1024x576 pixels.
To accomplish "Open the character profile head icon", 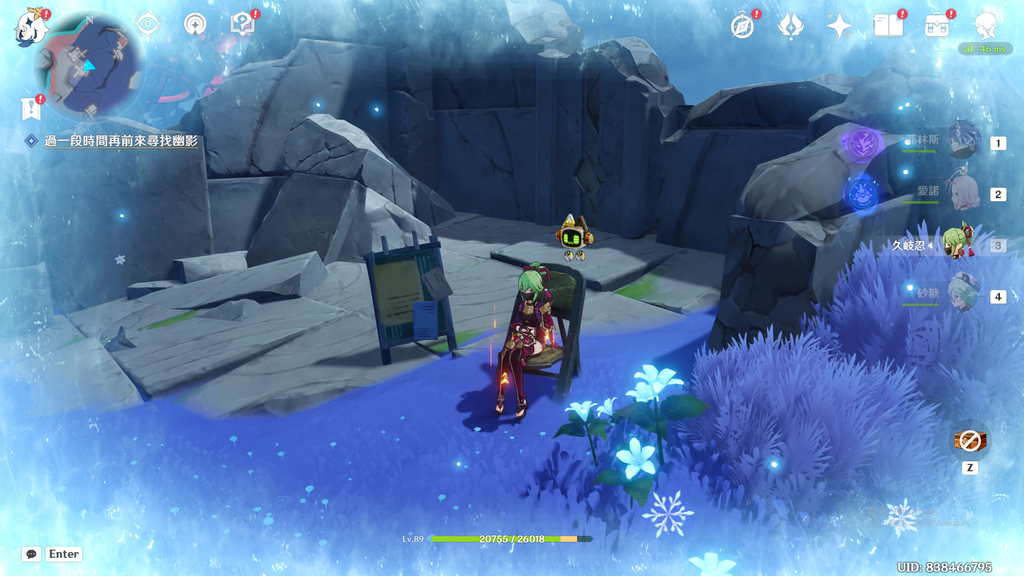I will [x=986, y=24].
